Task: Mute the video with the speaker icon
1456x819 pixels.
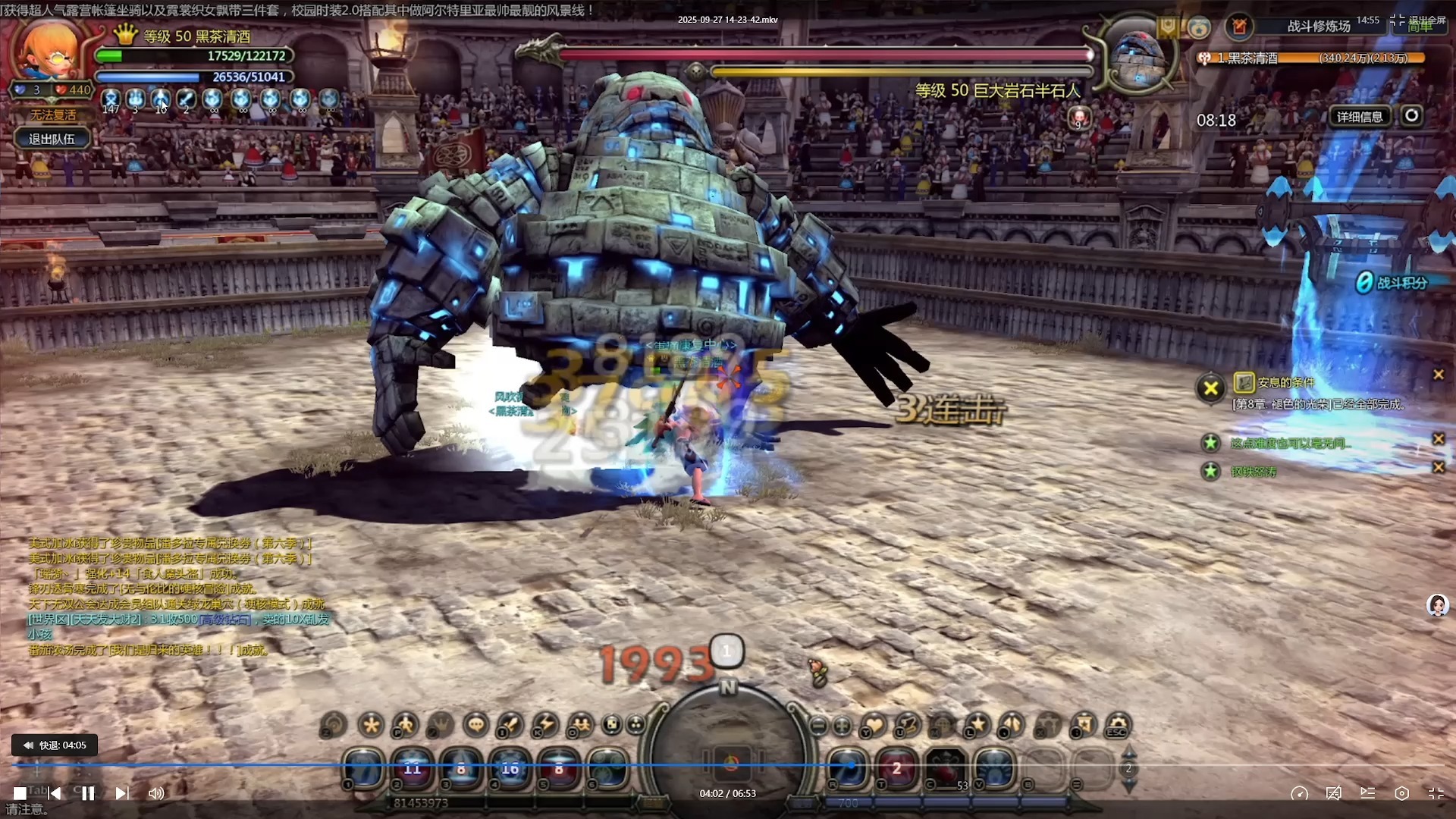Action: click(x=156, y=793)
